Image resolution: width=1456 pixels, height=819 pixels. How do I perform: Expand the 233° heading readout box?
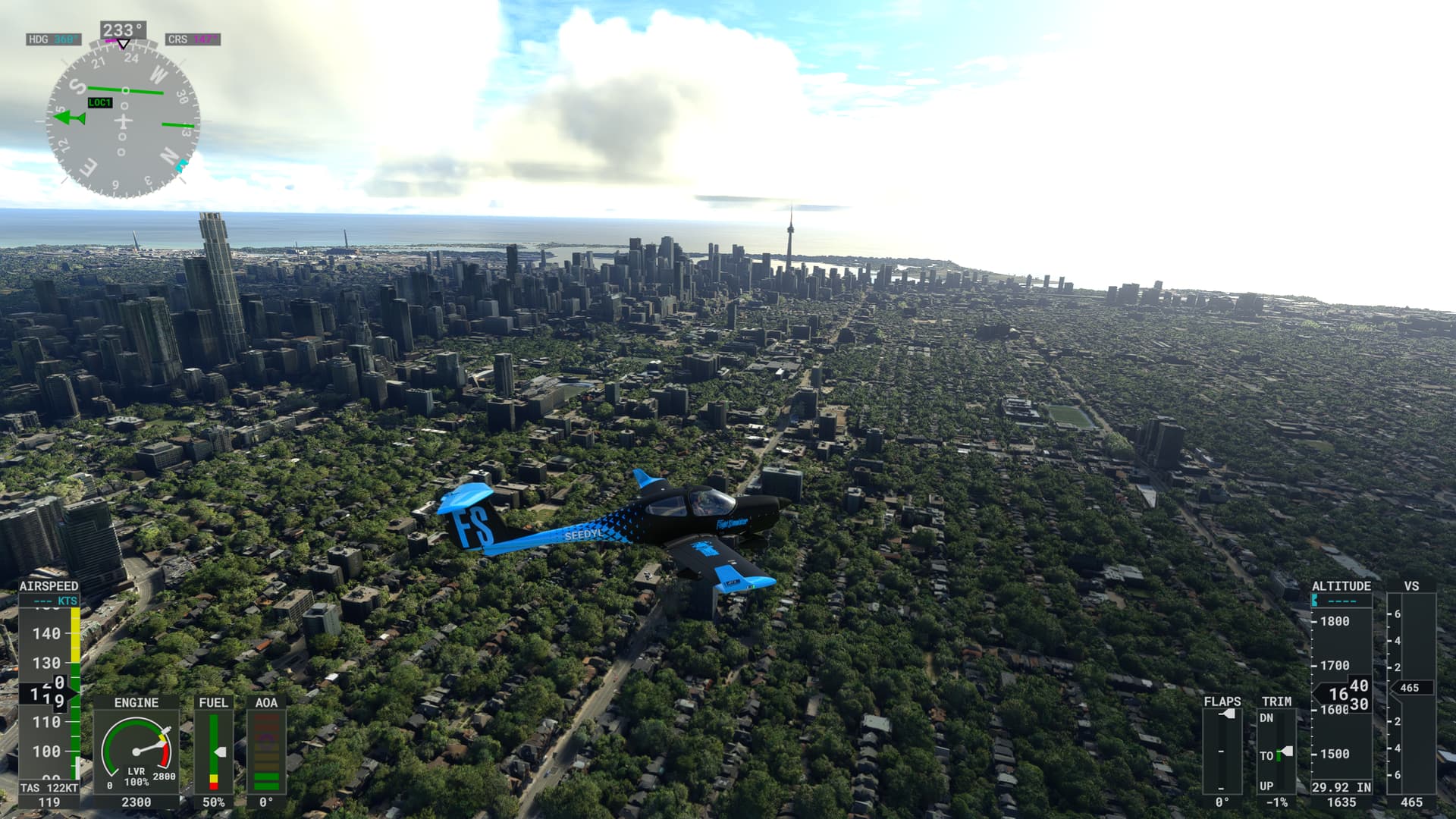[124, 28]
